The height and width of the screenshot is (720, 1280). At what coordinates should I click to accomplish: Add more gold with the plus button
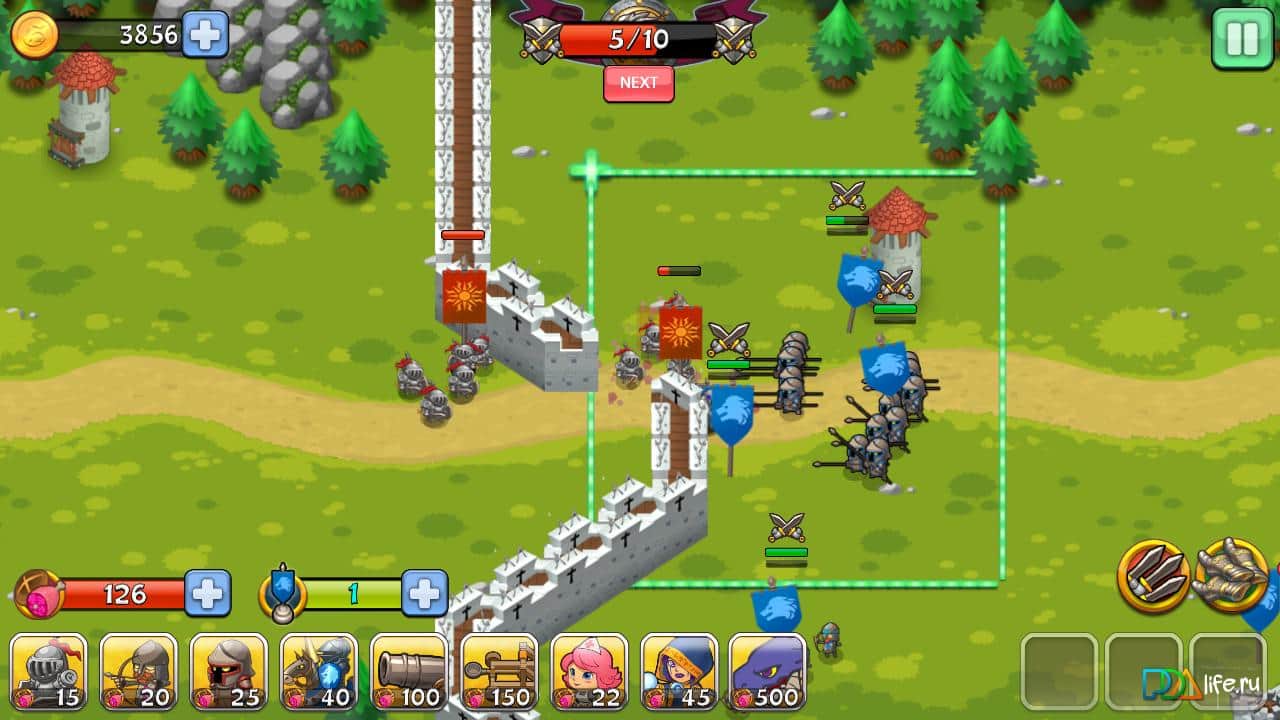(x=204, y=36)
